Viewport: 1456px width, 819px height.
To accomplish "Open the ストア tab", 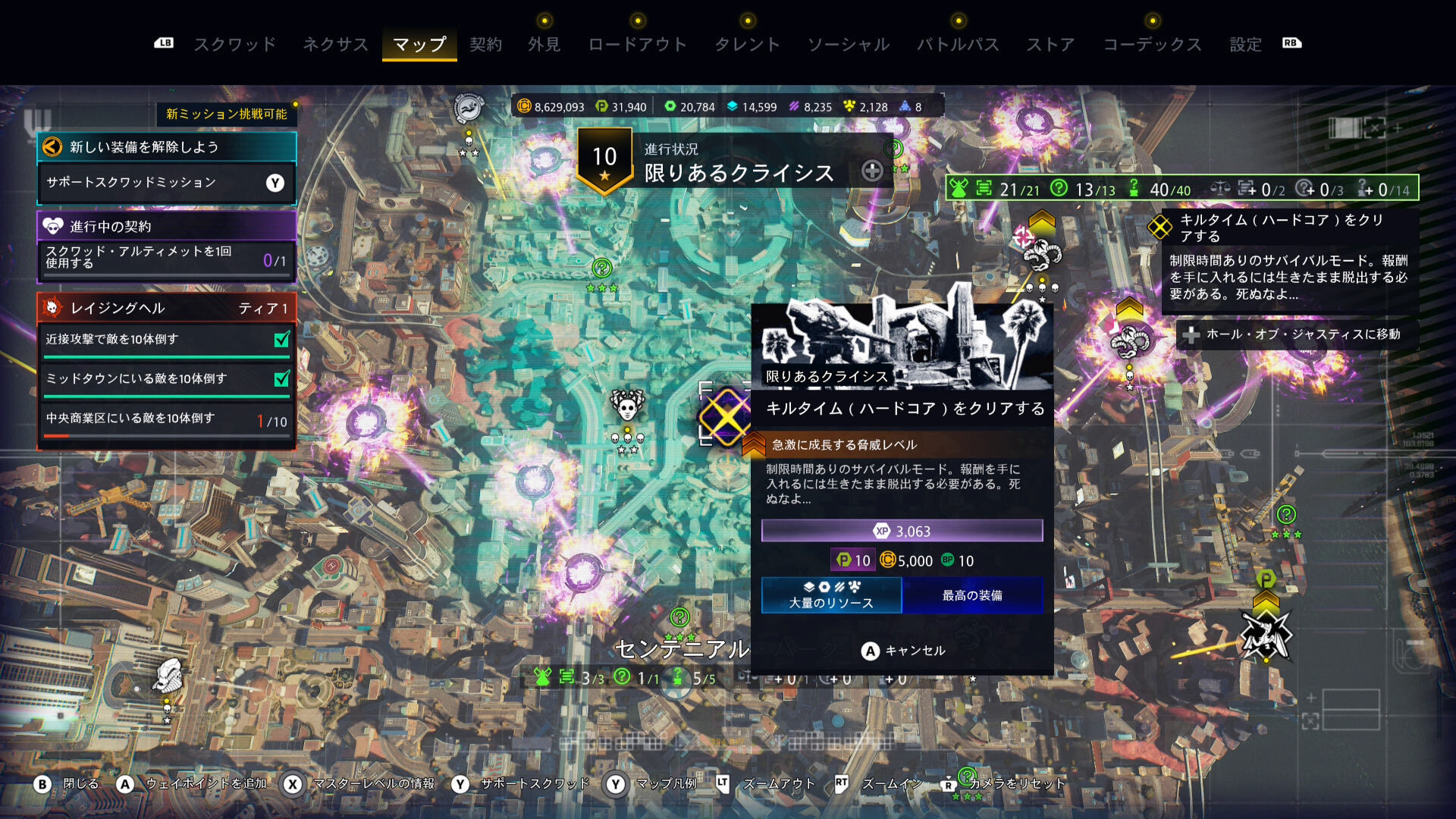I will point(1051,45).
